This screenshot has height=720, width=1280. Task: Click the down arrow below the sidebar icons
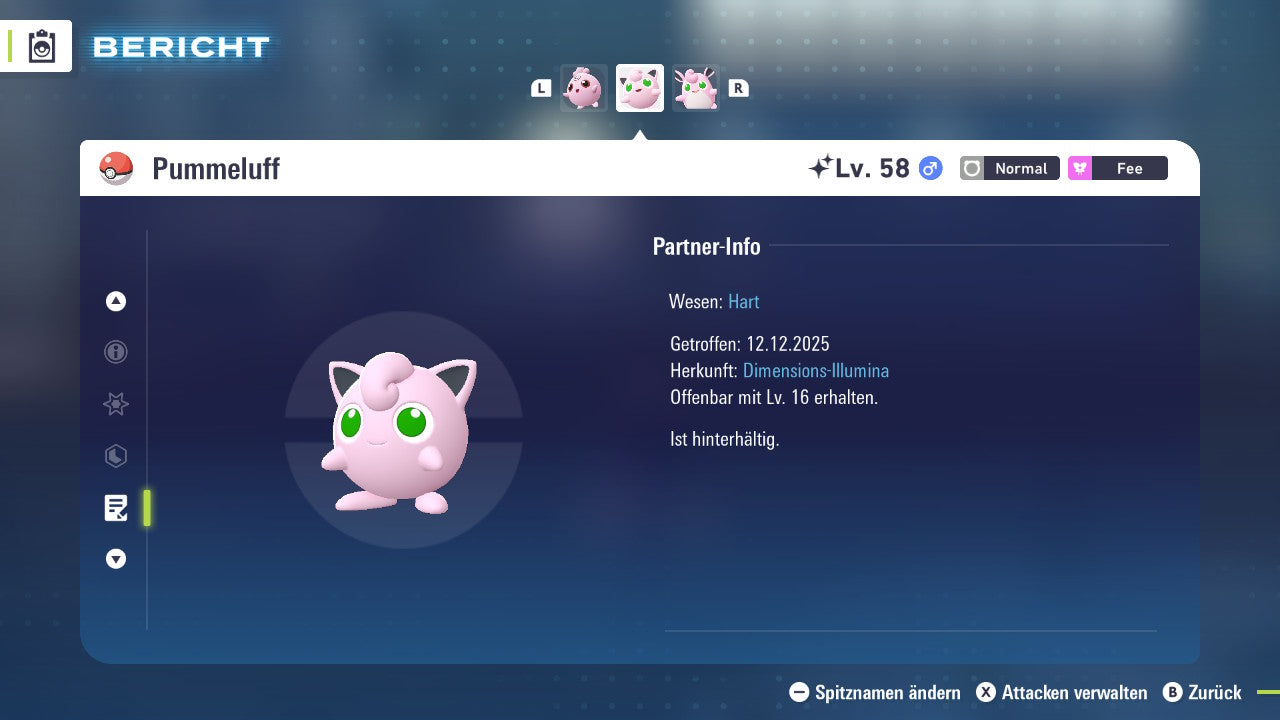click(115, 559)
